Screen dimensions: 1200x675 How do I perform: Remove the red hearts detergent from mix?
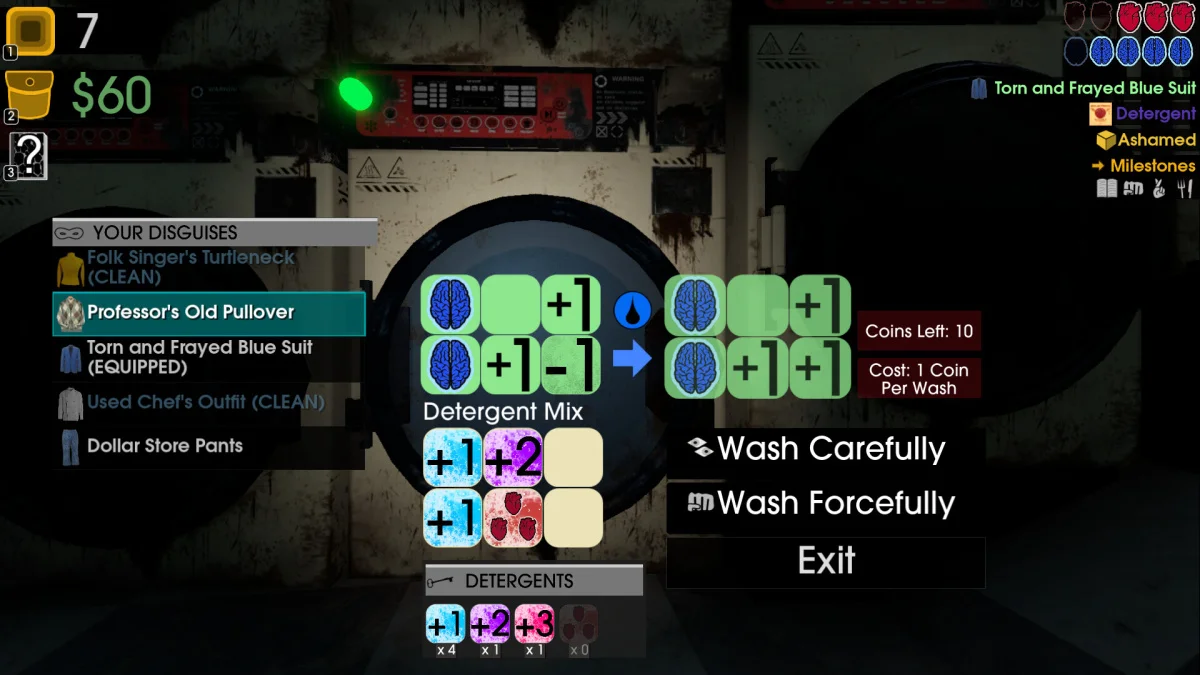click(x=513, y=518)
